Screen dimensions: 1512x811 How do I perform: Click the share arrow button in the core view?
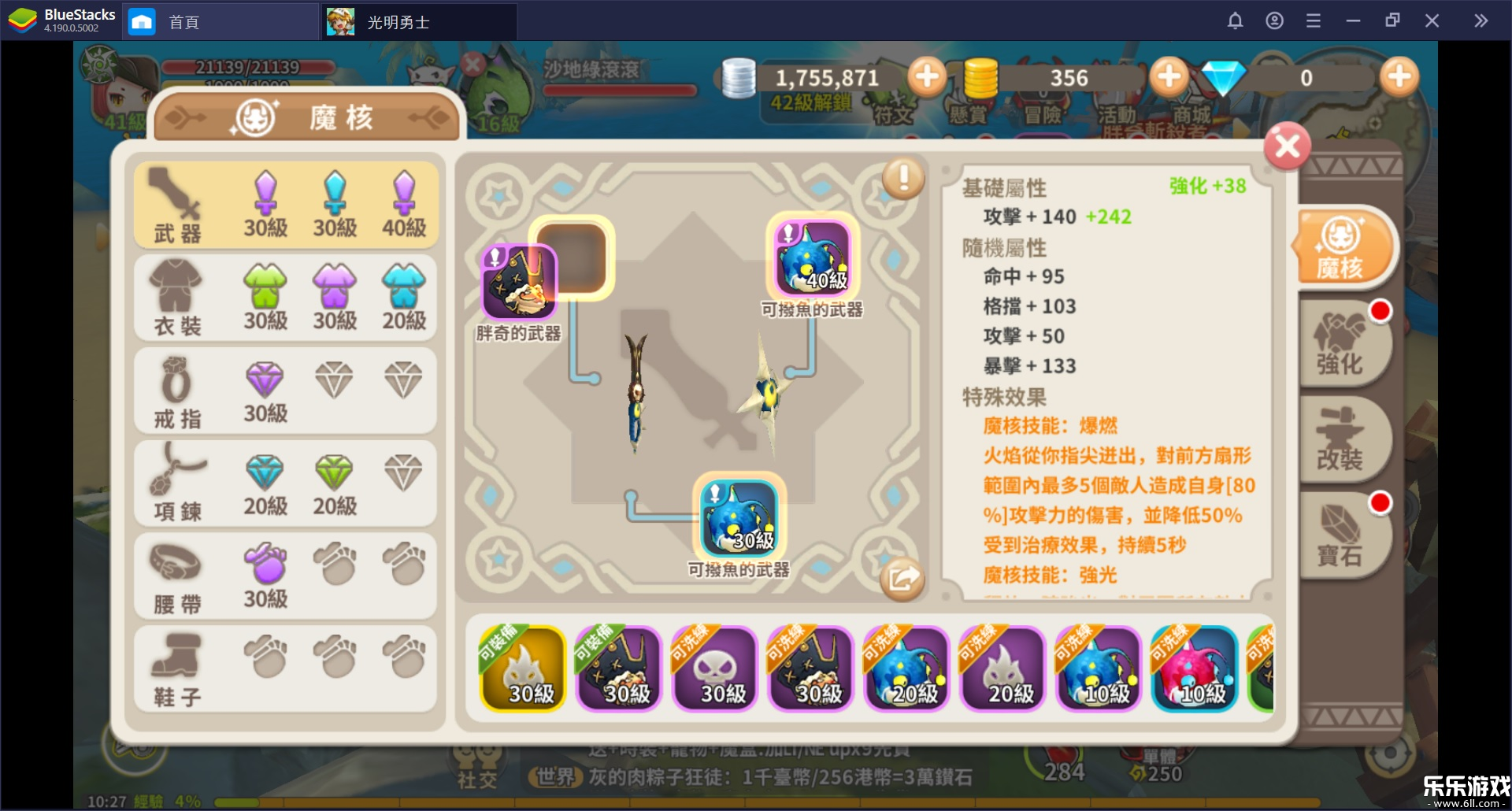(x=902, y=577)
